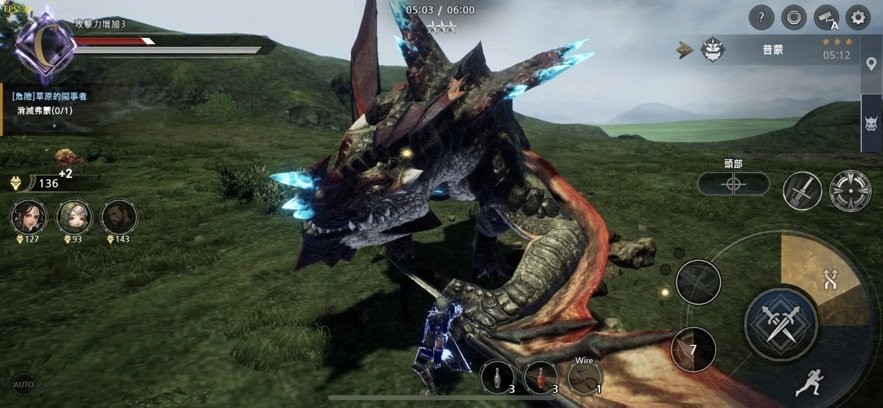The image size is (883, 408).
Task: Select the dark-haired woman party portrait
Action: pyautogui.click(x=27, y=216)
